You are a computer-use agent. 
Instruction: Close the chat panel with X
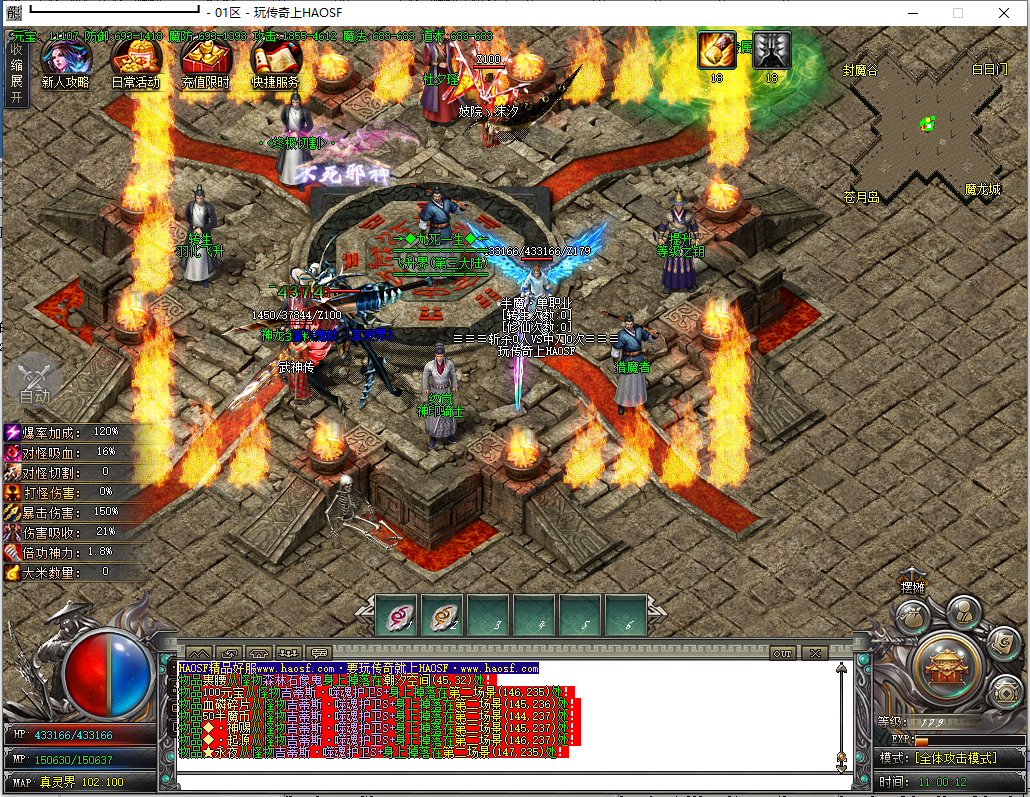(815, 653)
